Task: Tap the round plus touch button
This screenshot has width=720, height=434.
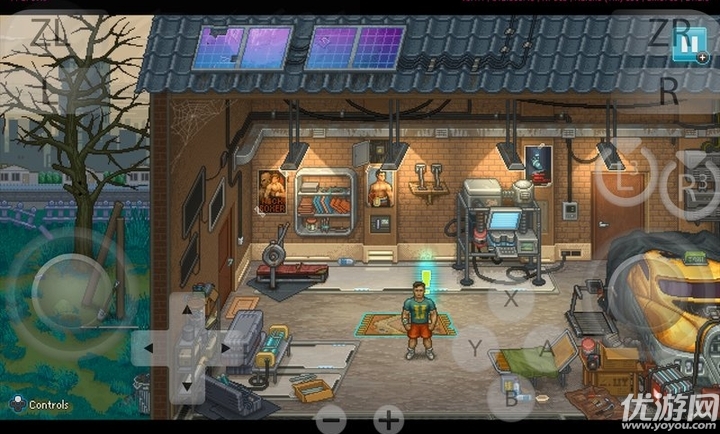Action: pyautogui.click(x=388, y=419)
